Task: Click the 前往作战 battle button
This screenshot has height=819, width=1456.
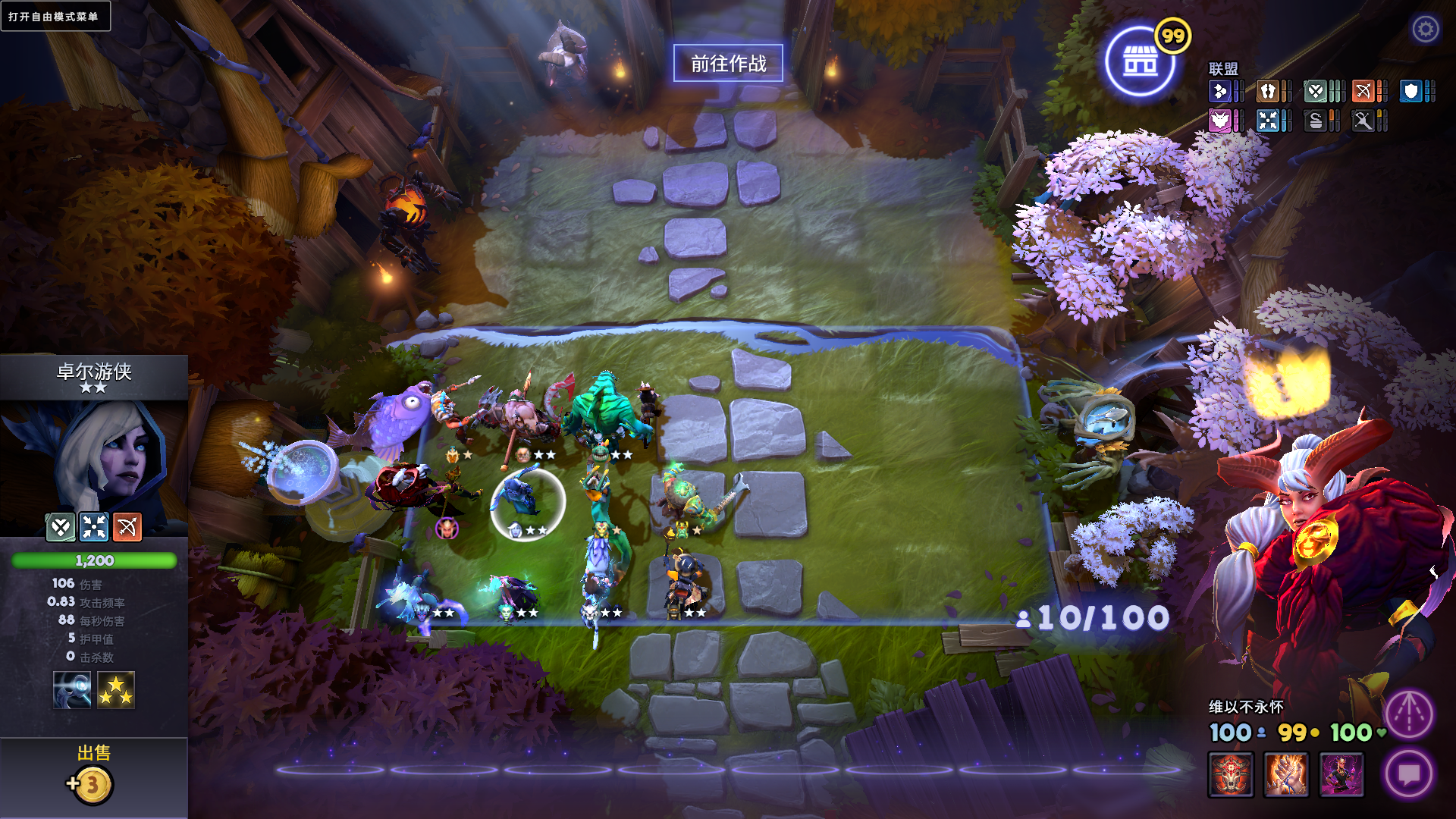Action: (728, 63)
